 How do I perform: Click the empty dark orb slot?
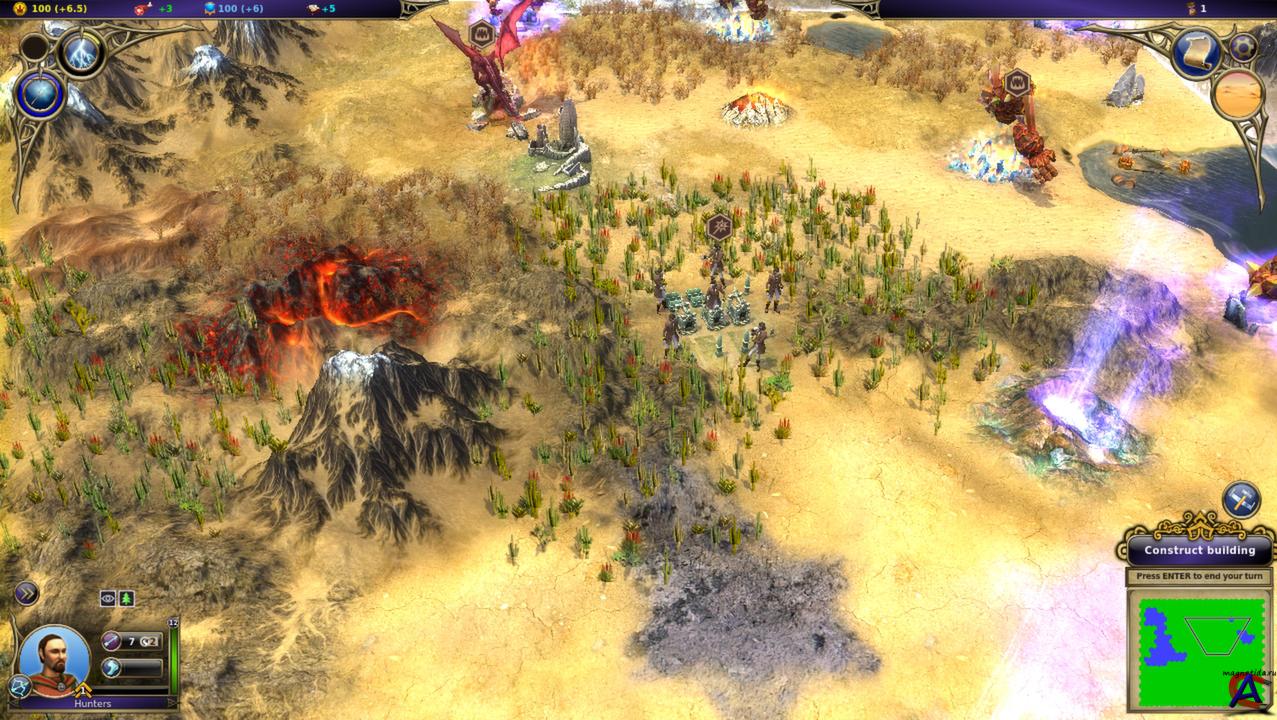35,47
